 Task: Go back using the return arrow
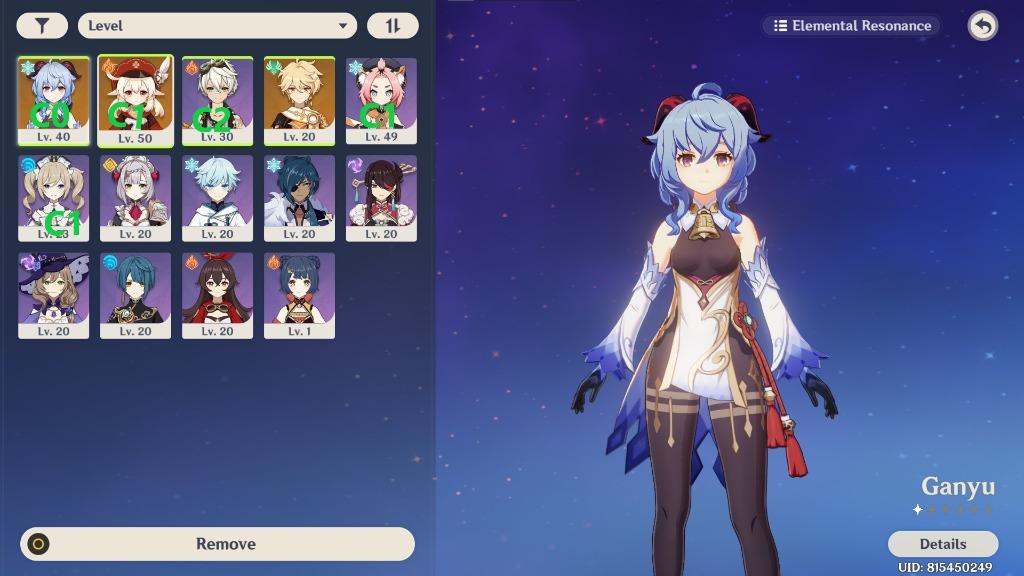click(982, 26)
